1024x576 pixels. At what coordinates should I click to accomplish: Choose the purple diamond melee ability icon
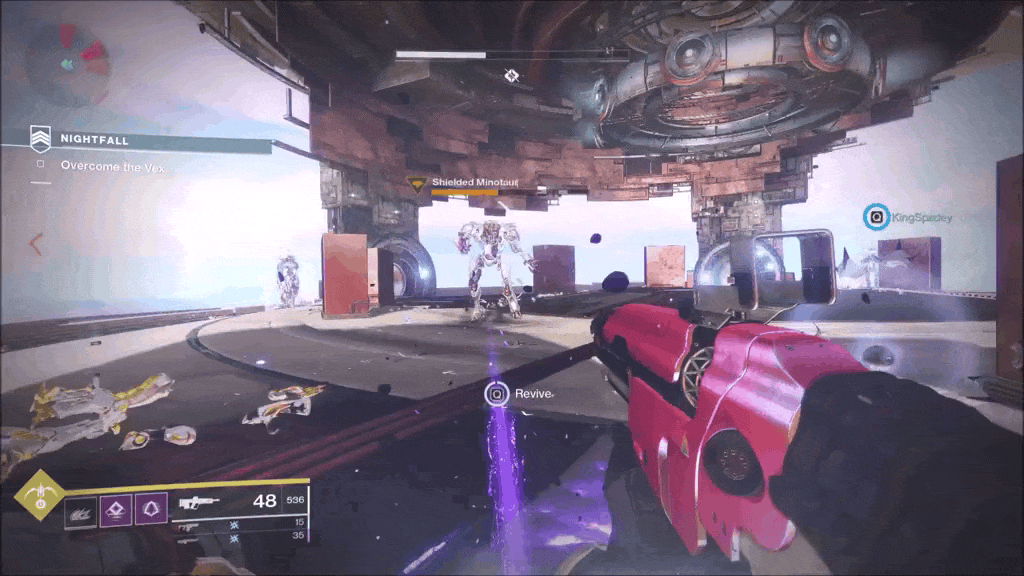[x=116, y=511]
